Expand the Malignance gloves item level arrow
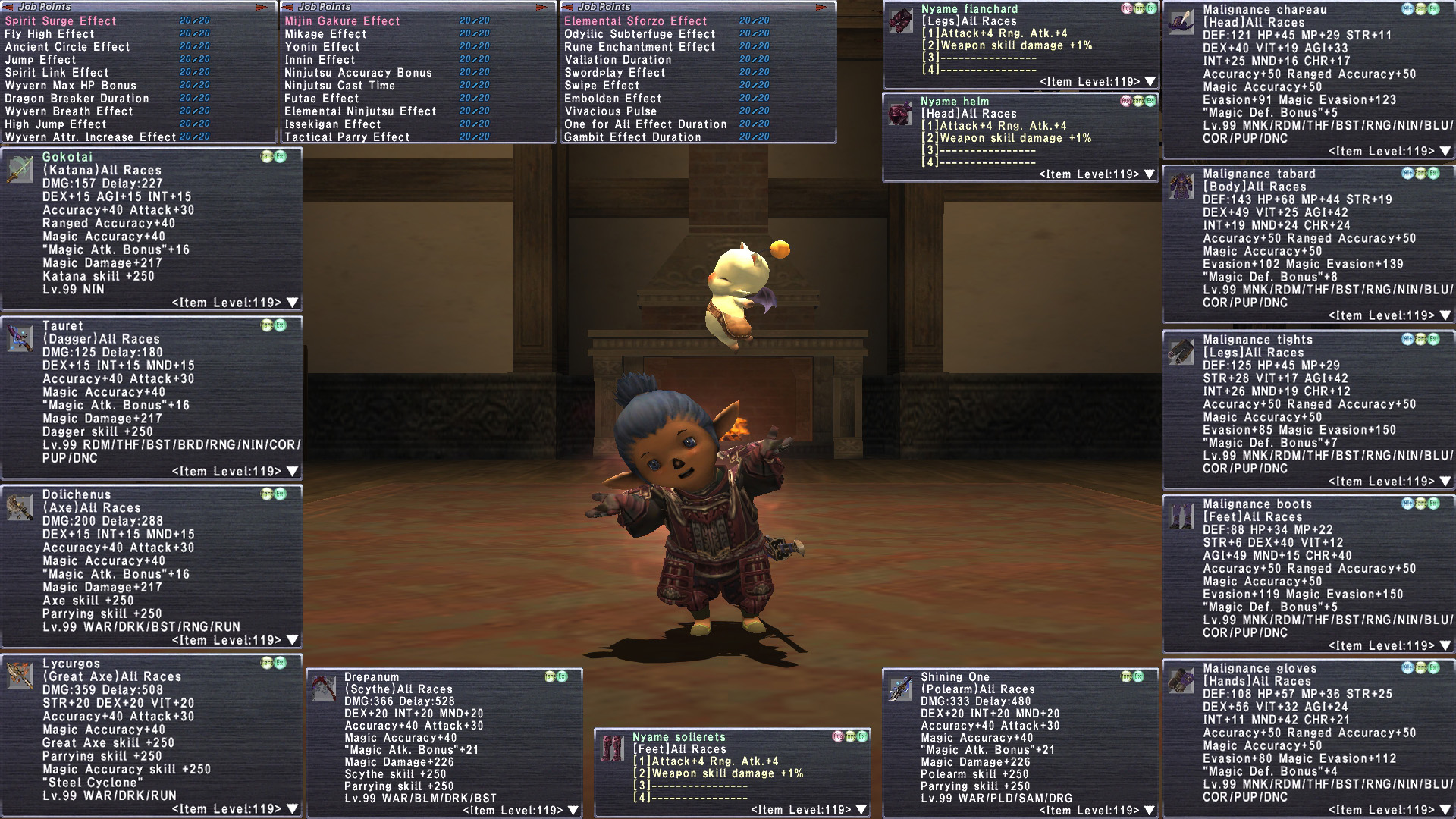The width and height of the screenshot is (1456, 819). (1445, 811)
